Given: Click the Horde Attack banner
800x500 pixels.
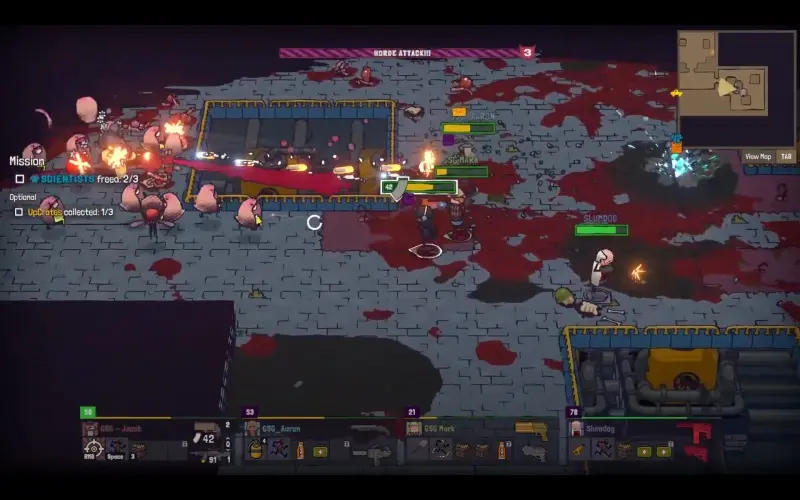Looking at the screenshot, I should click(400, 53).
